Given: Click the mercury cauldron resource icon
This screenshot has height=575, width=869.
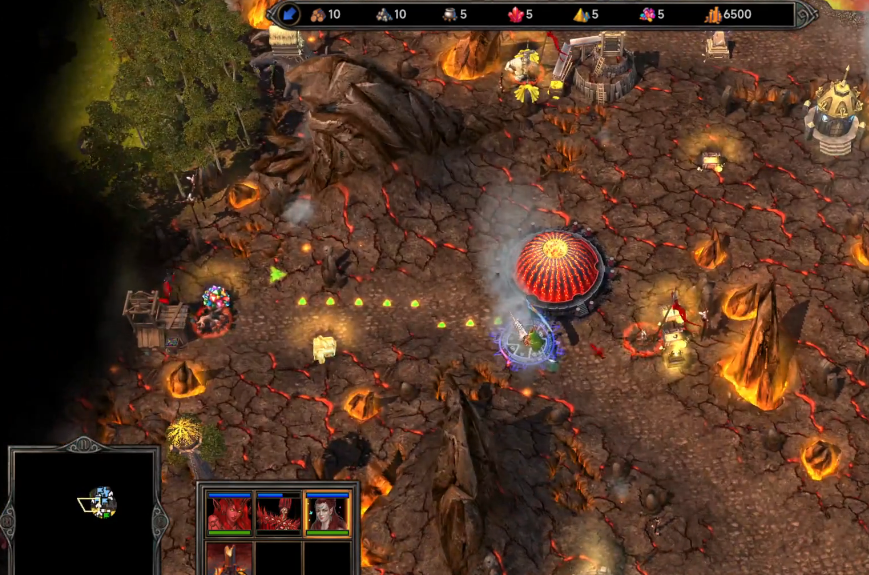Looking at the screenshot, I should click(449, 15).
